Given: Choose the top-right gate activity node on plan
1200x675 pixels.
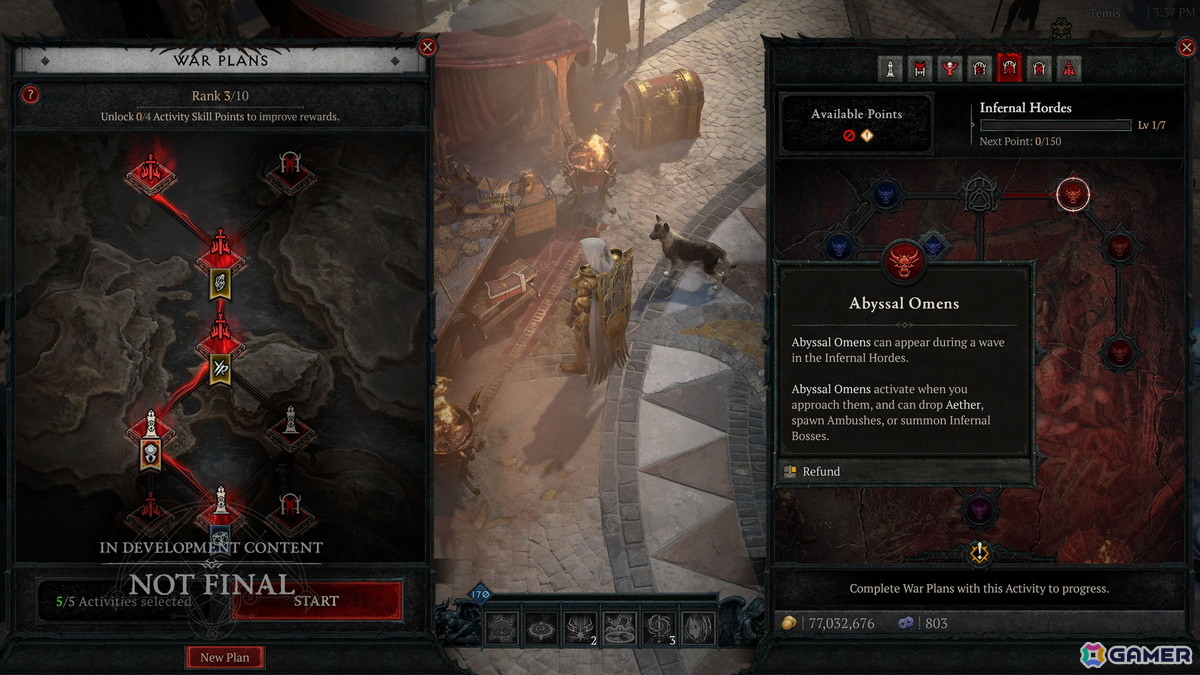Looking at the screenshot, I should [290, 174].
